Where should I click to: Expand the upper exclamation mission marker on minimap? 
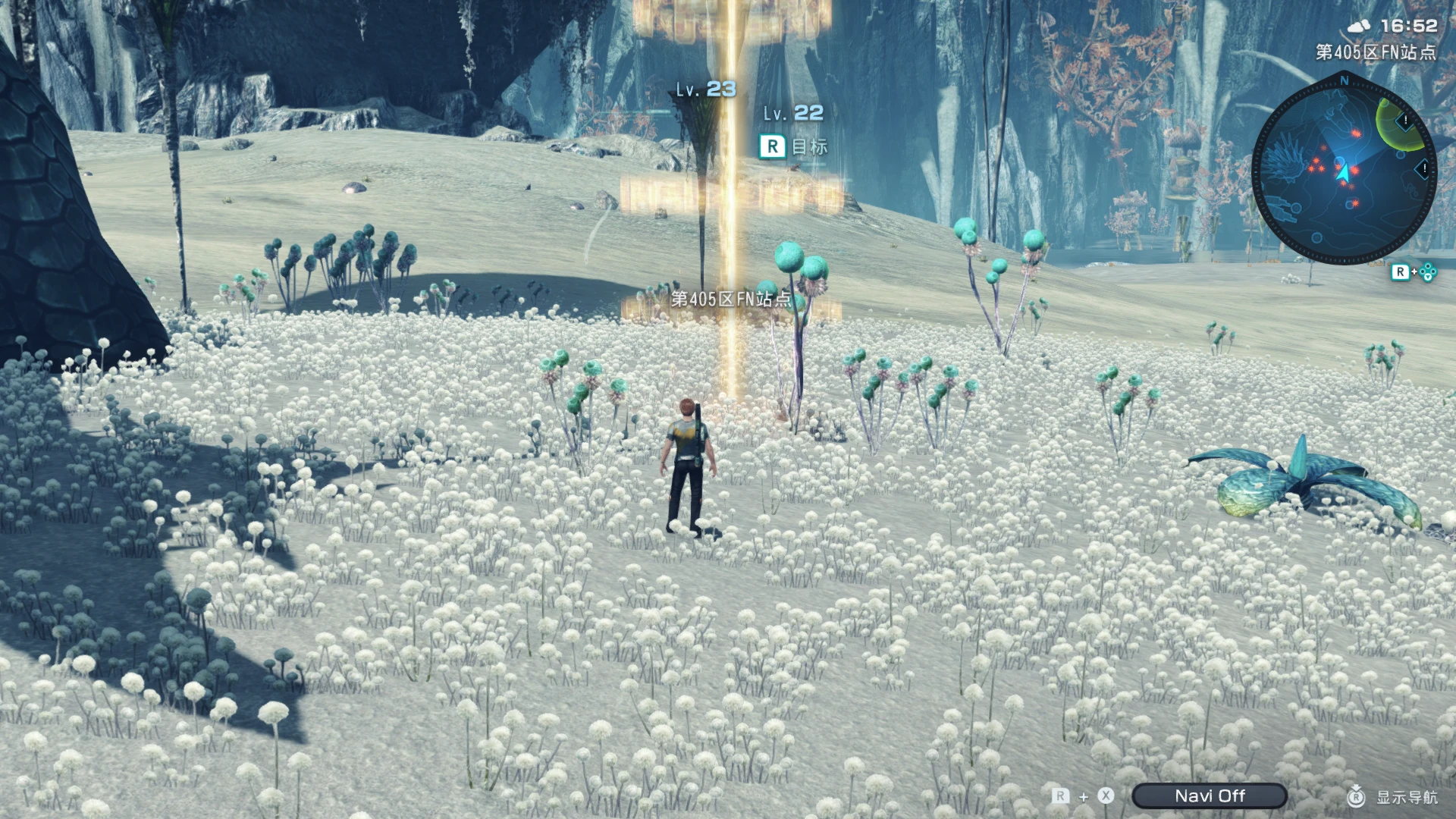click(x=1404, y=121)
